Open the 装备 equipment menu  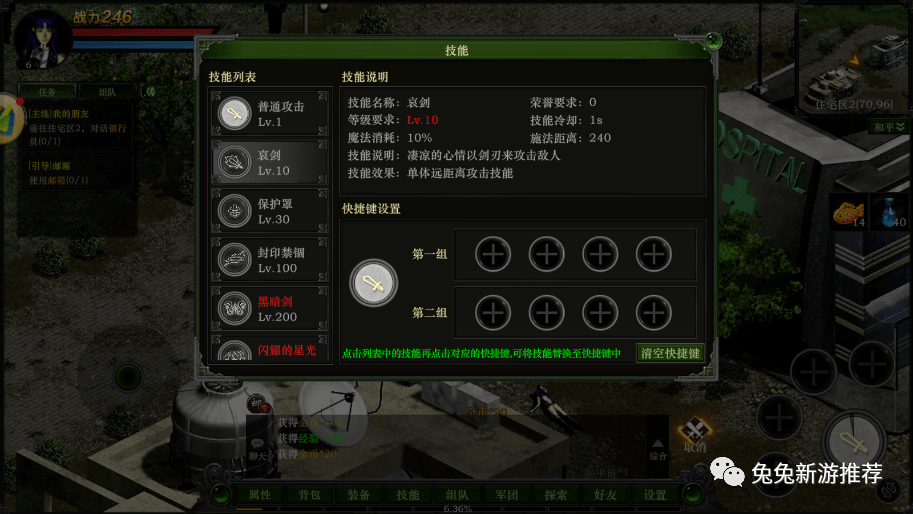point(358,494)
